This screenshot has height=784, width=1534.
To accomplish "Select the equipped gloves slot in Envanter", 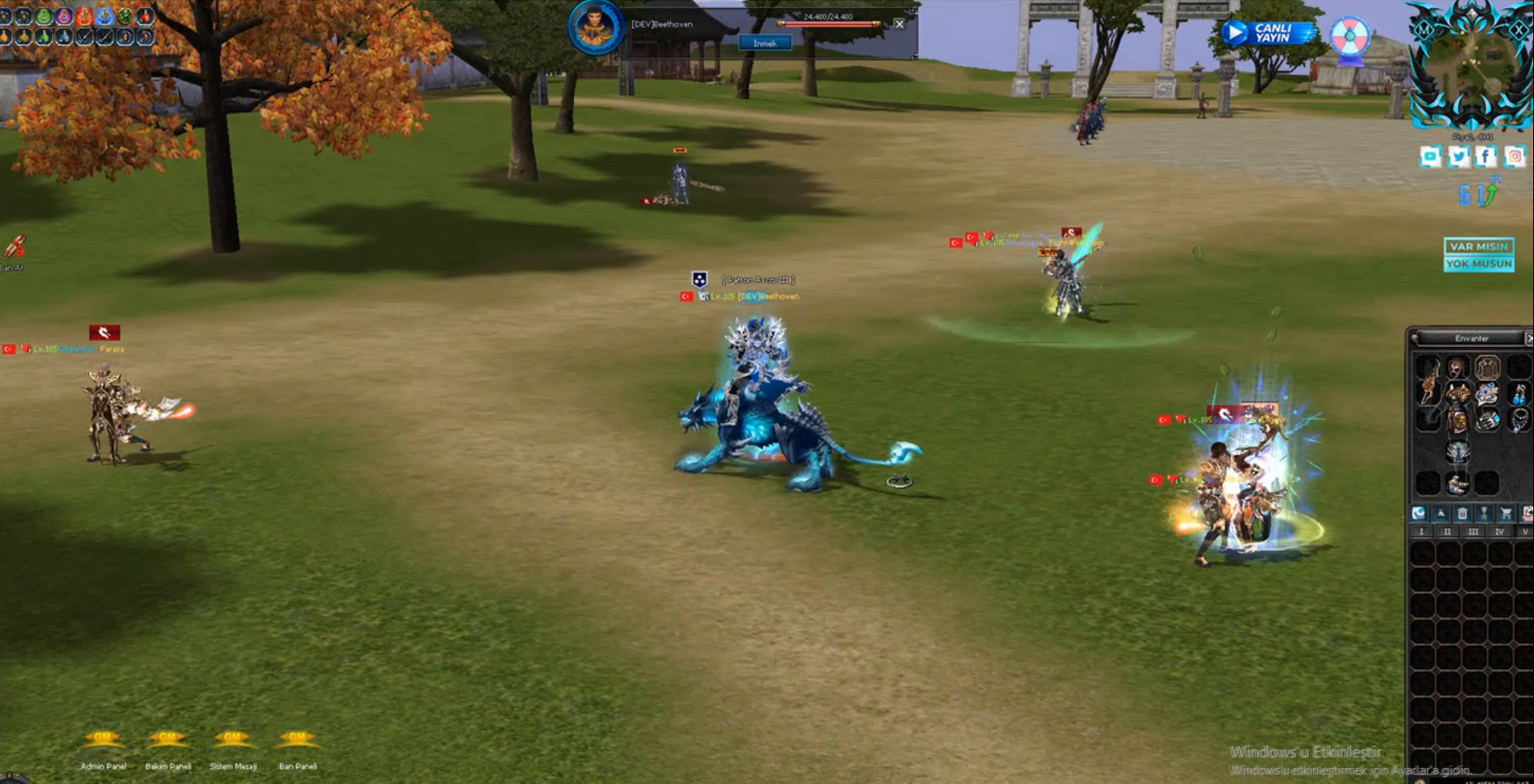I will (x=1487, y=420).
